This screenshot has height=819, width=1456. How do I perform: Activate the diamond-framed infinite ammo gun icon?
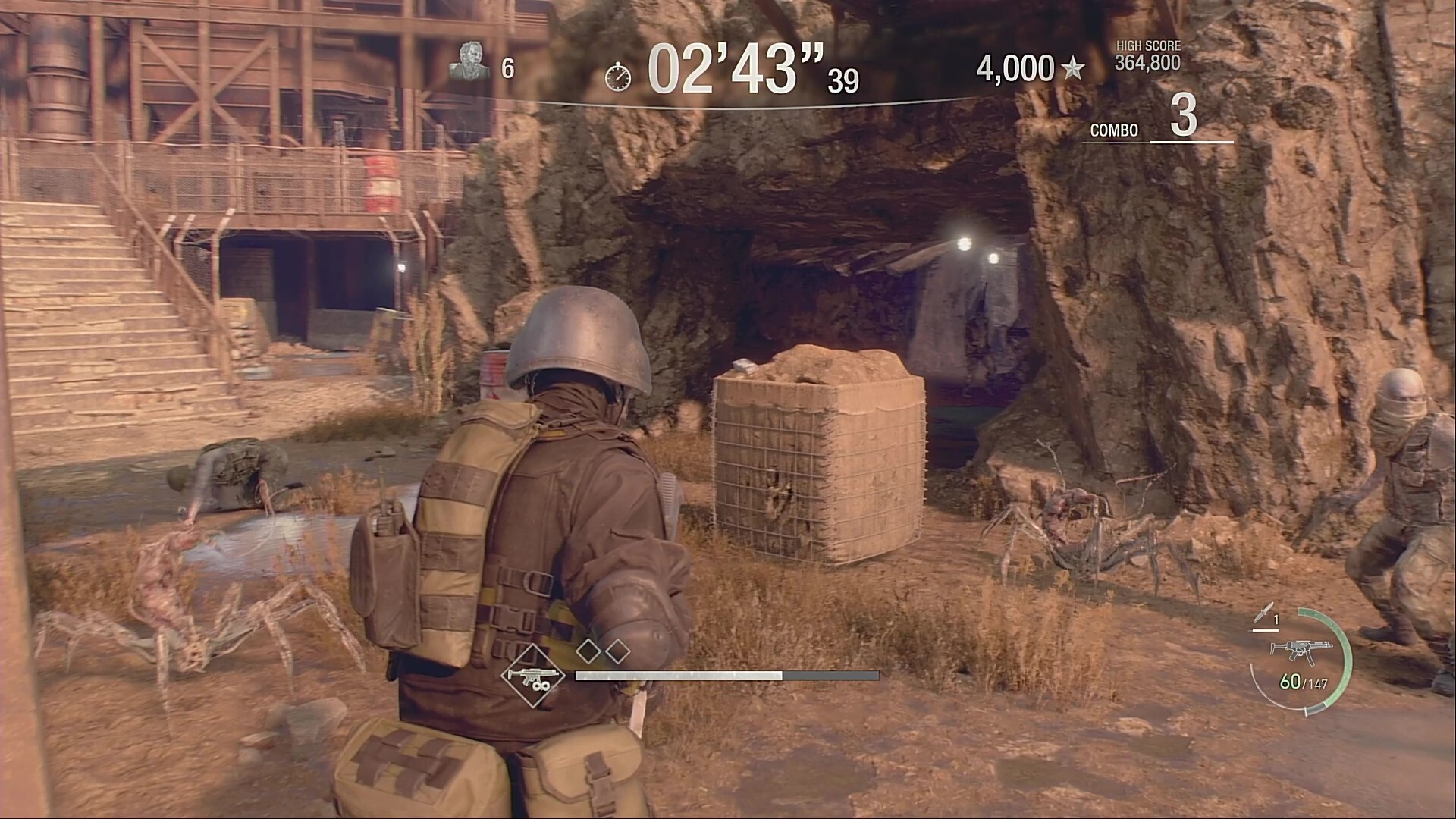click(x=532, y=675)
